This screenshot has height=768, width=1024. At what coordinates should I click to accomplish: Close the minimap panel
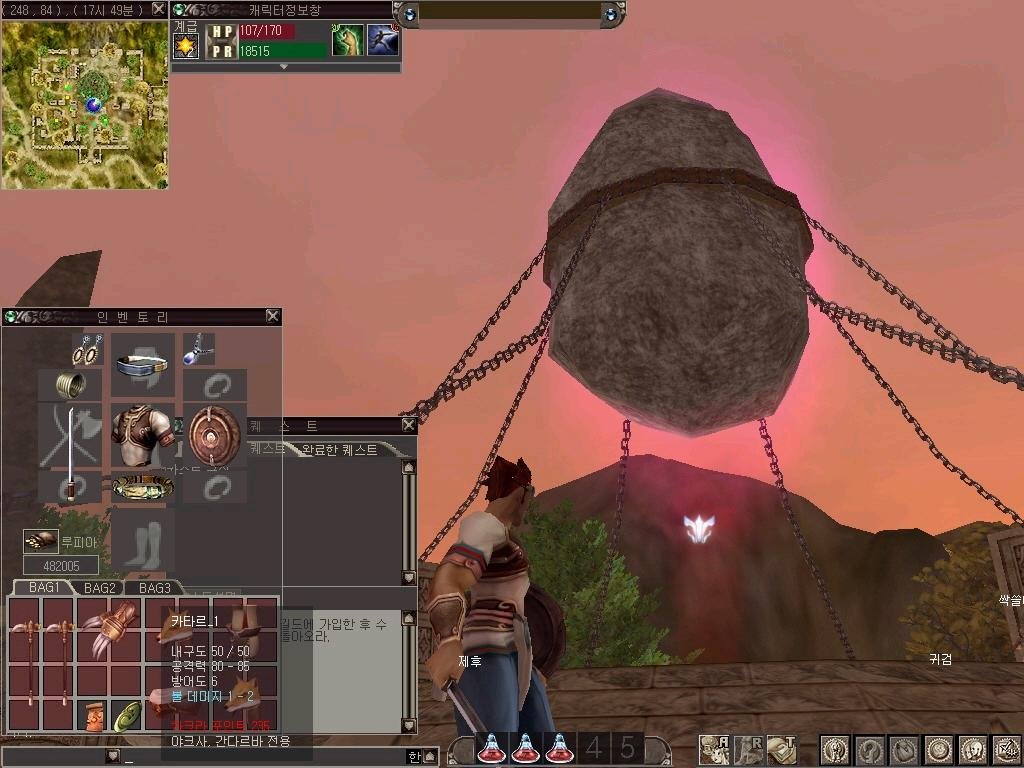[x=158, y=9]
